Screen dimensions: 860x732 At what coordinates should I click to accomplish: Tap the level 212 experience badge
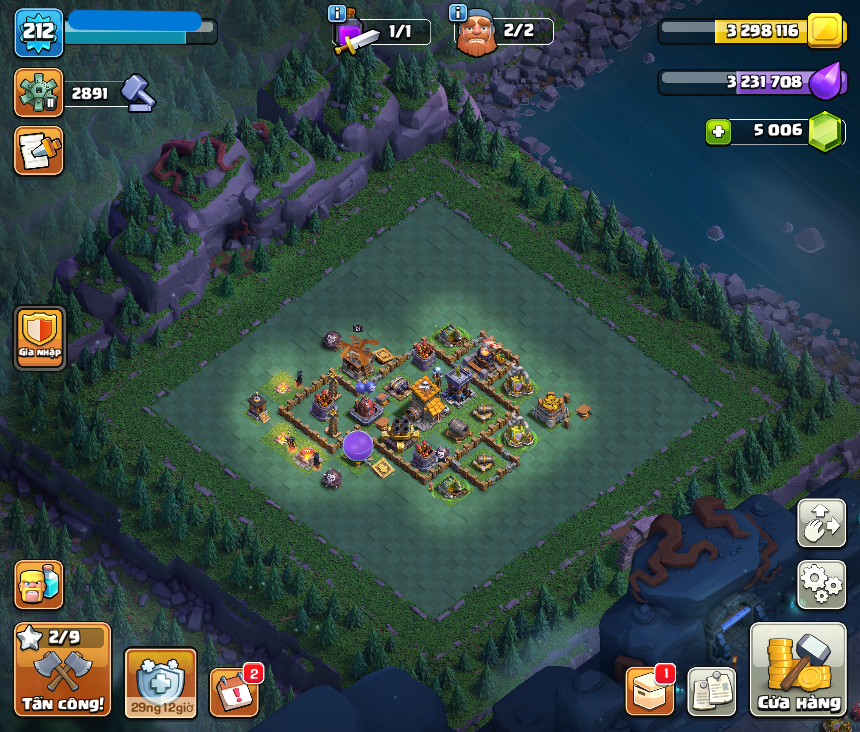click(38, 32)
